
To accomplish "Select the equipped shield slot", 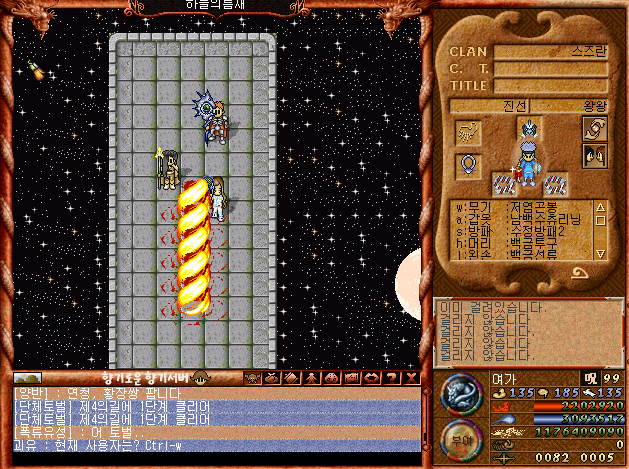I will point(593,129).
